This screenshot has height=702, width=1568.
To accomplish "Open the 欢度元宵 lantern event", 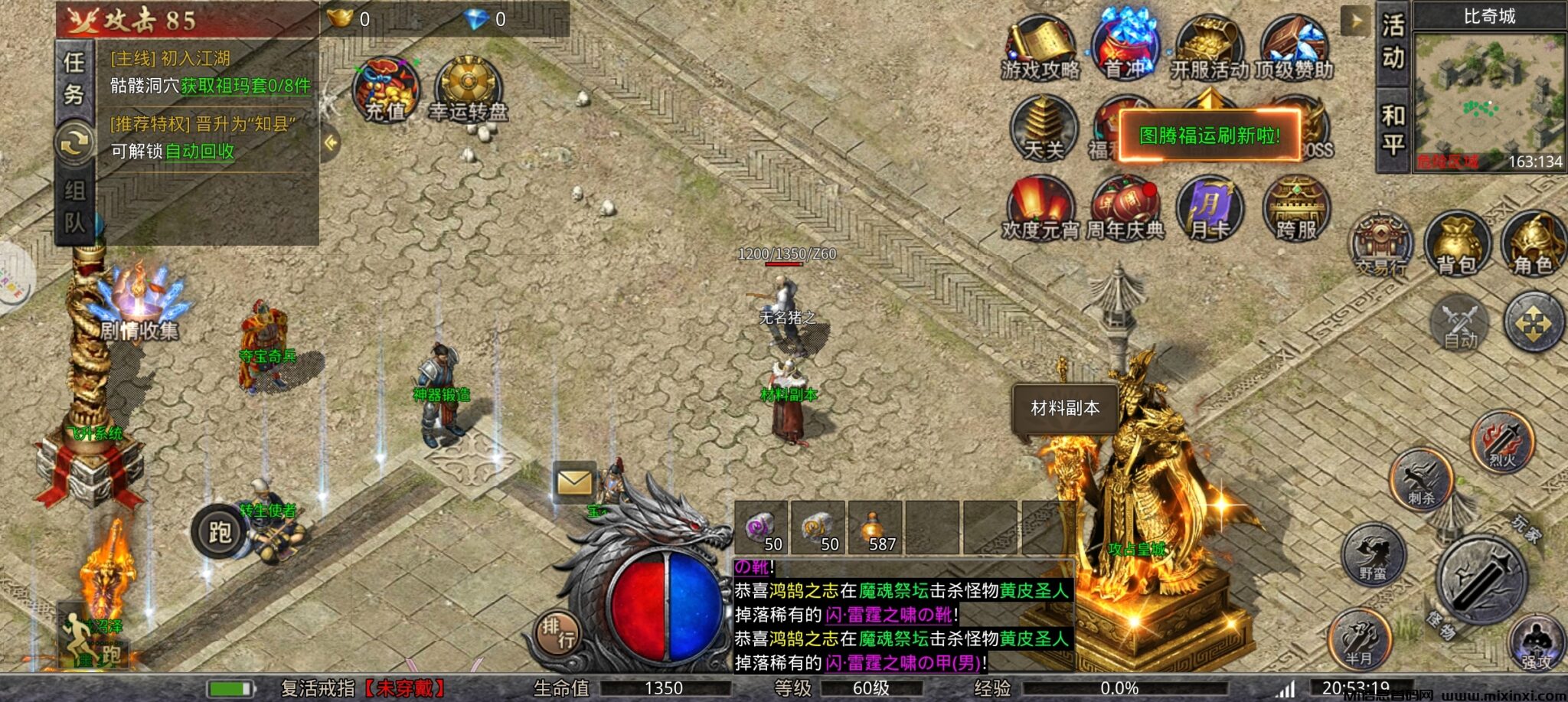I will [1040, 208].
